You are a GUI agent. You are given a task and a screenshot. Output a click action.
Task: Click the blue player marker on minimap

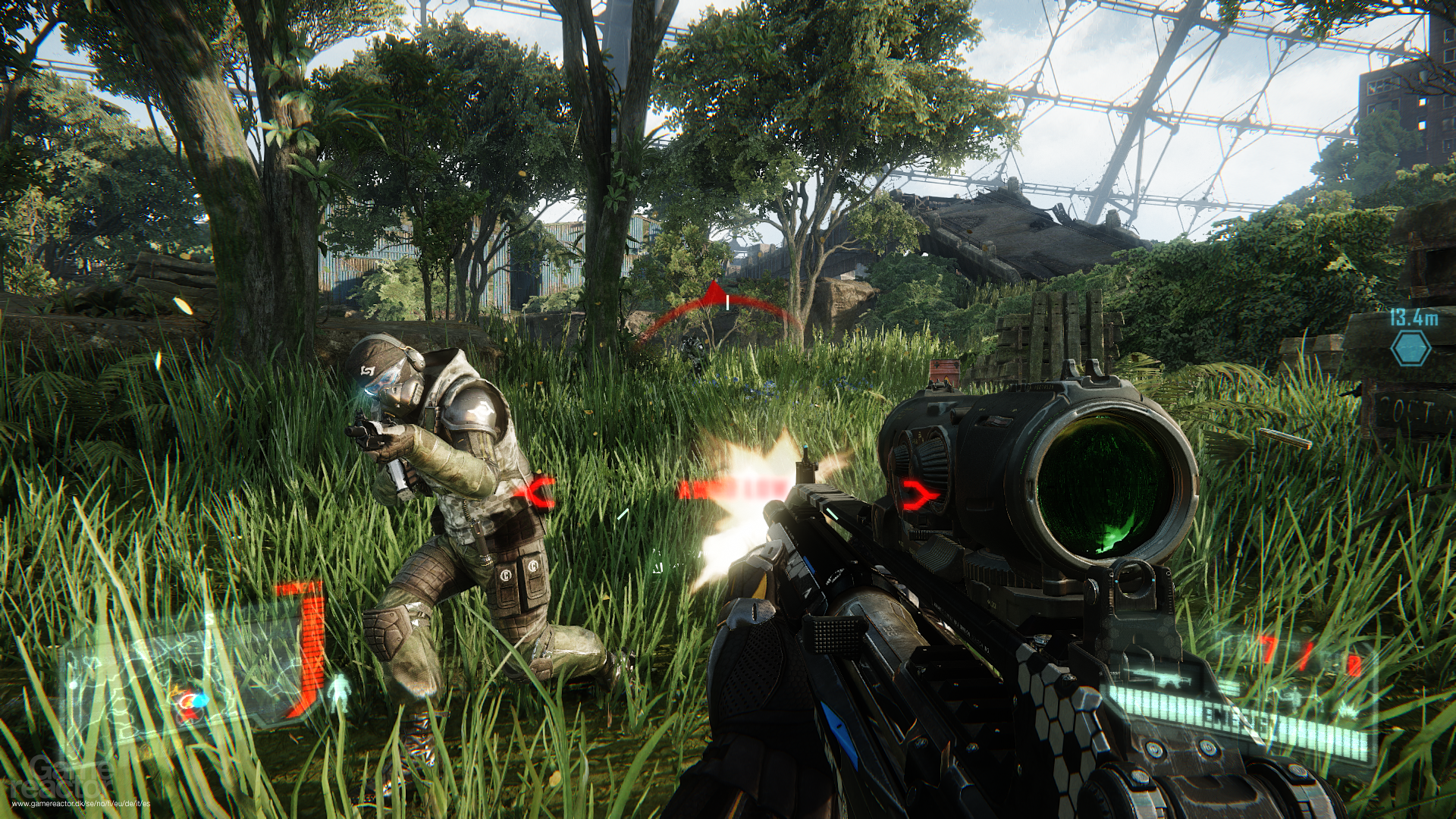[199, 700]
